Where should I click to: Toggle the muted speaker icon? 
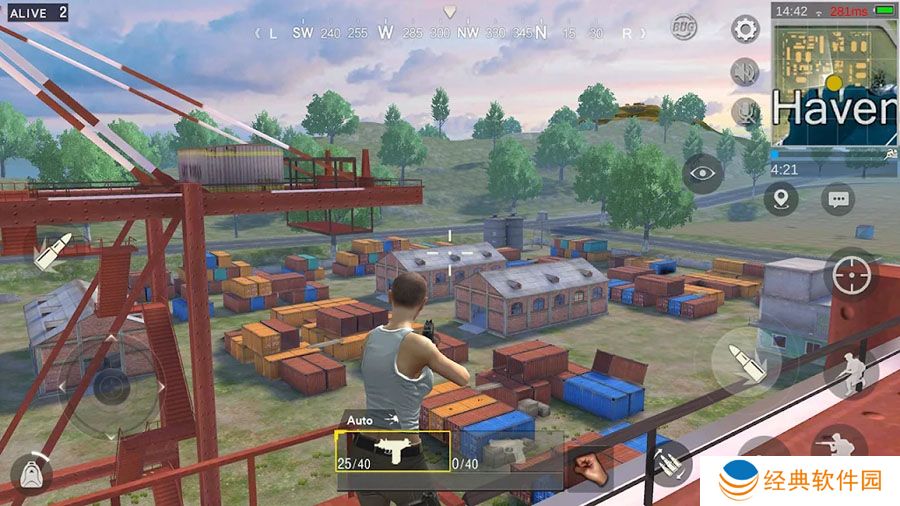click(745, 71)
